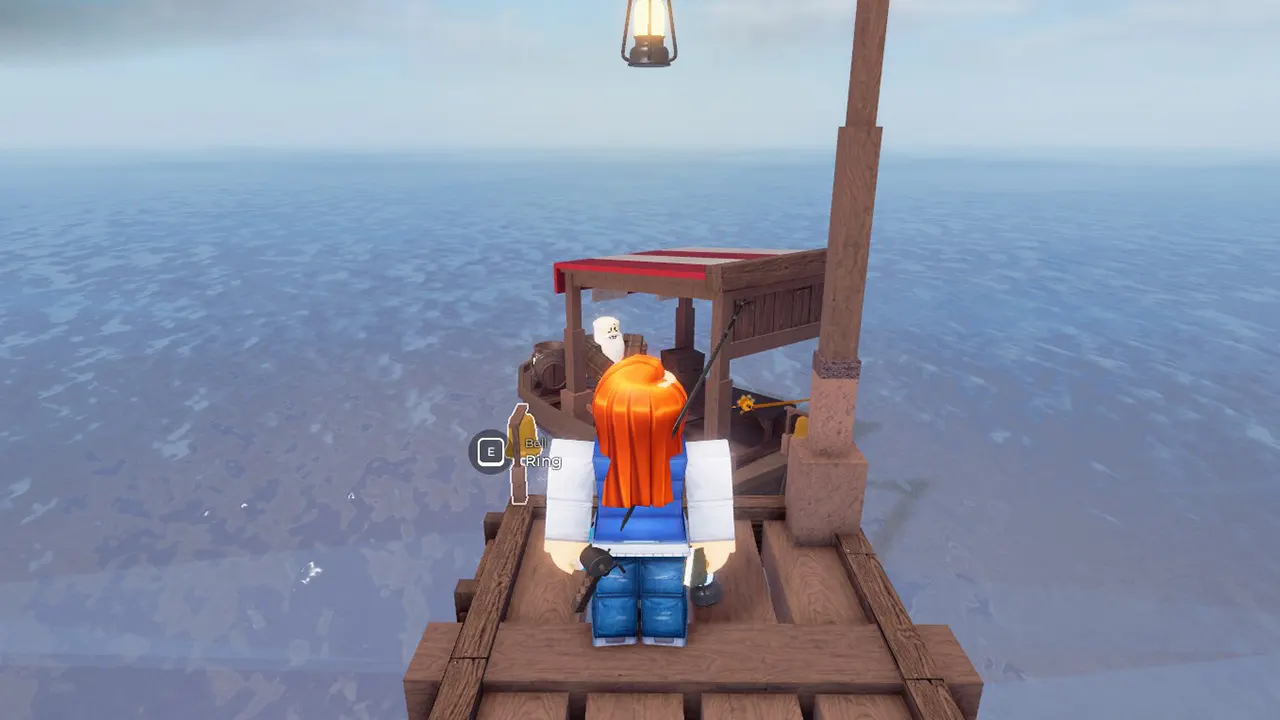
Task: Click the golden flower item on the boat
Action: pos(745,402)
